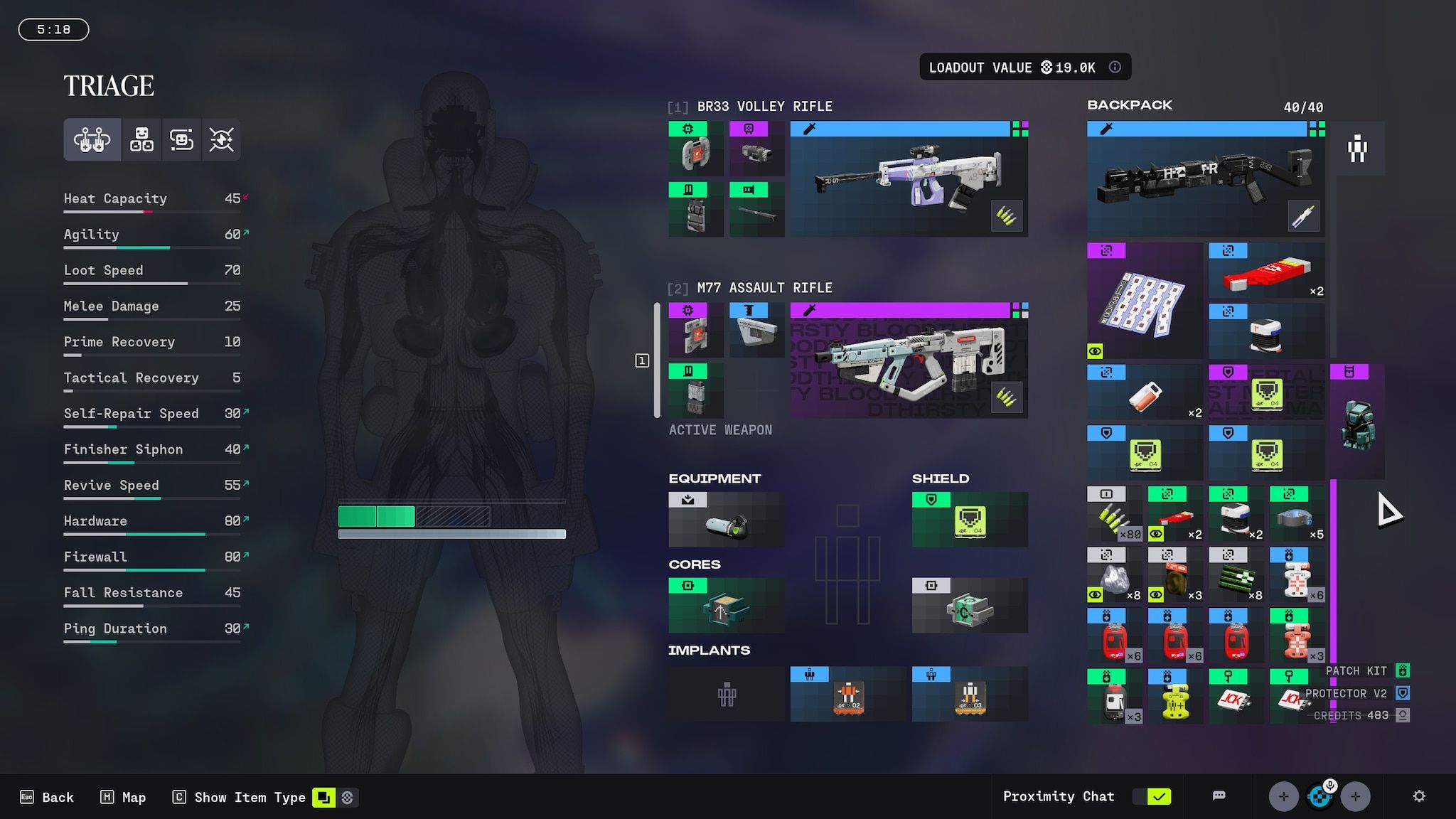Click the Back button
Screen dimensions: 1456x819
(x=47, y=797)
